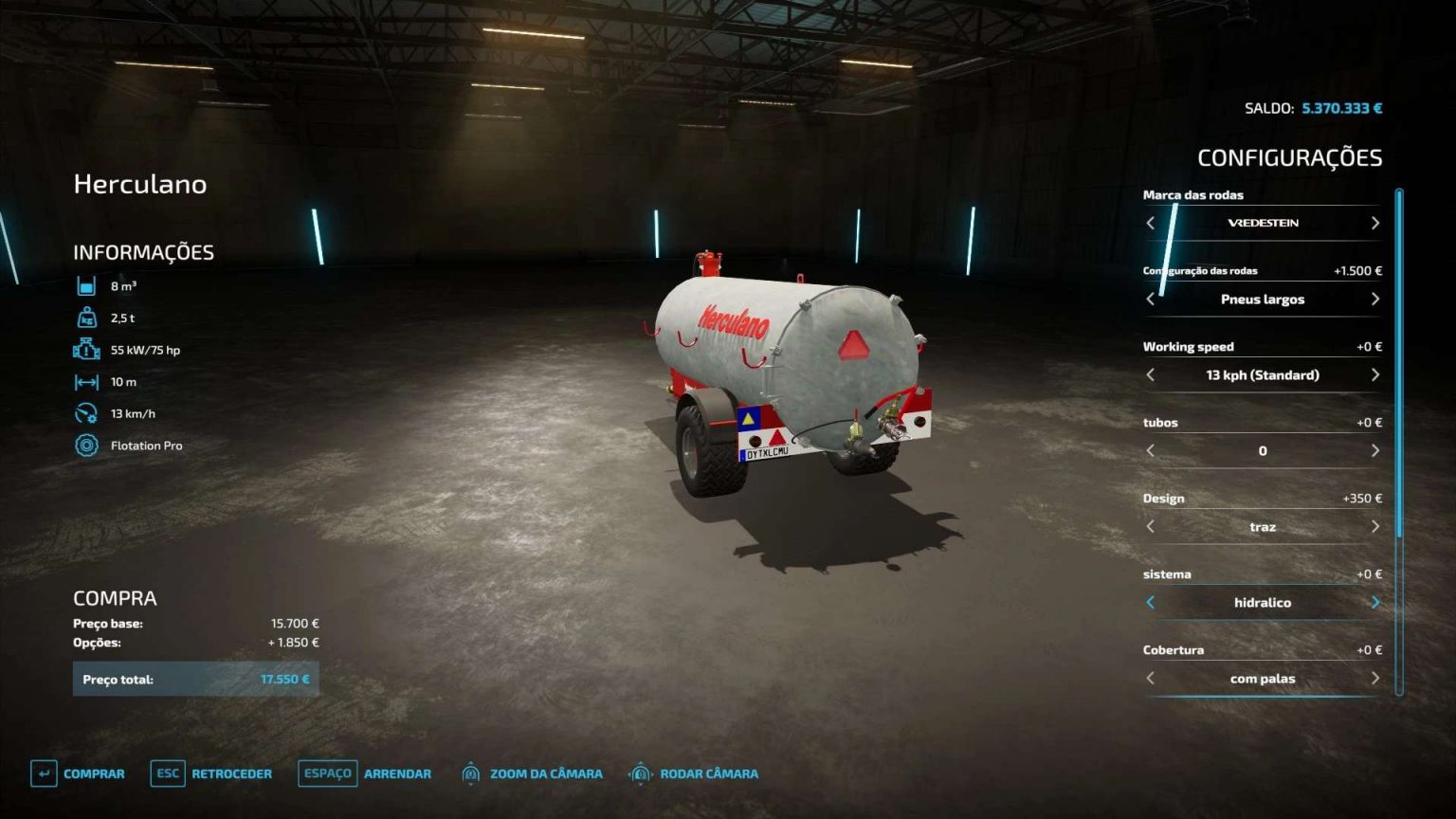
Task: Increase tubos value with right arrow
Action: click(1374, 450)
